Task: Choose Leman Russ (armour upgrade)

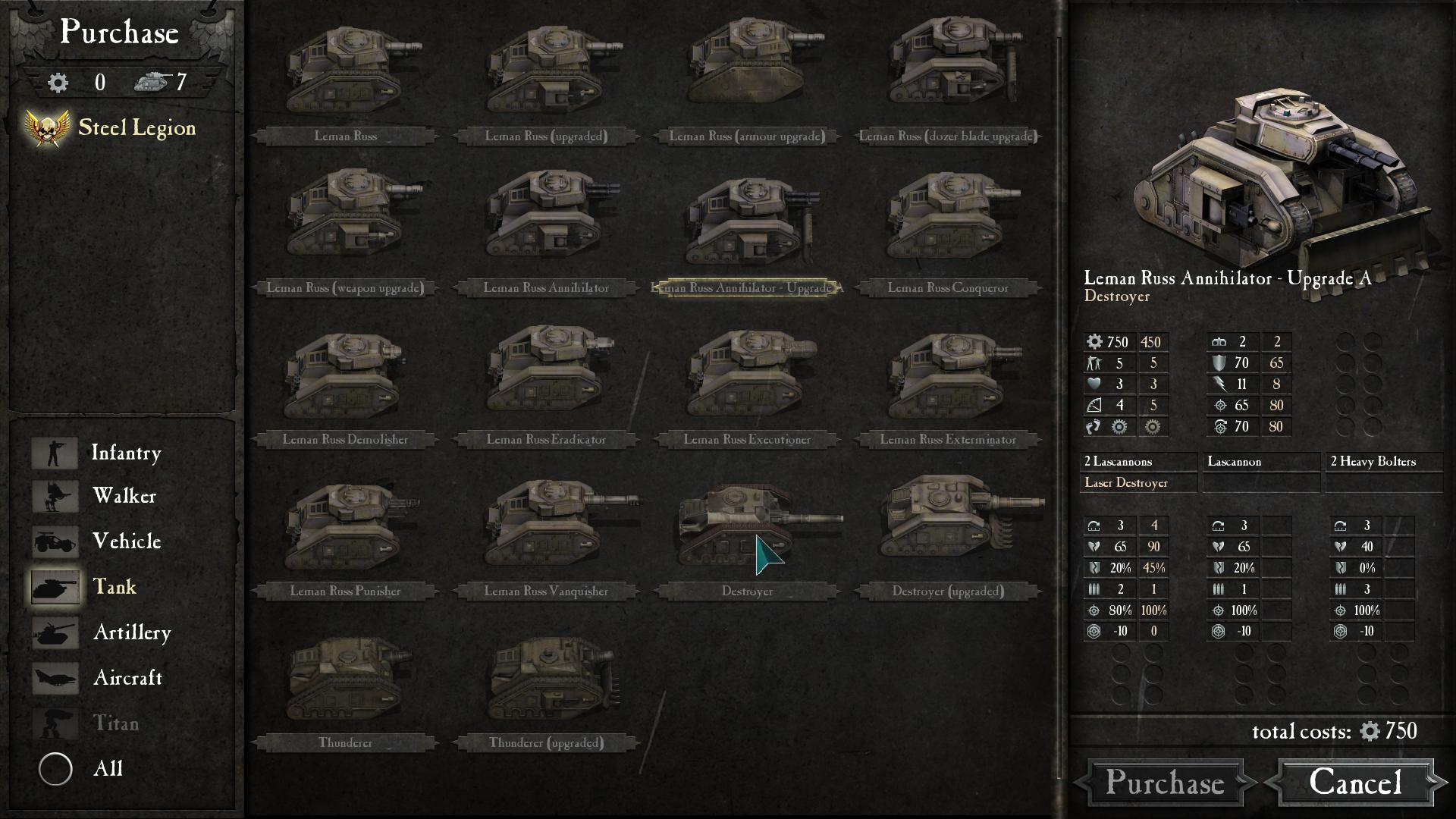Action: [x=748, y=76]
